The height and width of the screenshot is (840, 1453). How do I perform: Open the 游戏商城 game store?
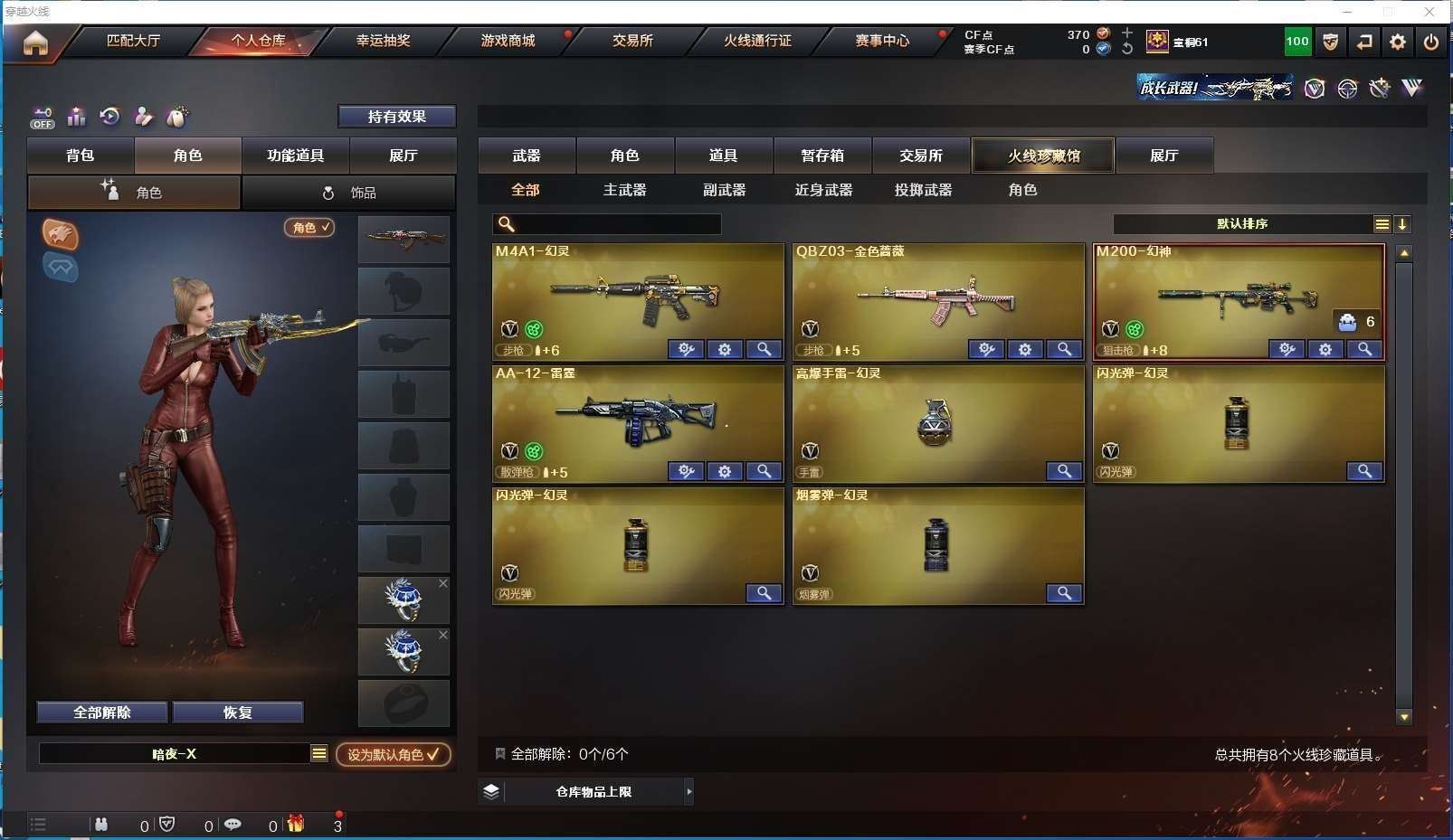pyautogui.click(x=508, y=41)
